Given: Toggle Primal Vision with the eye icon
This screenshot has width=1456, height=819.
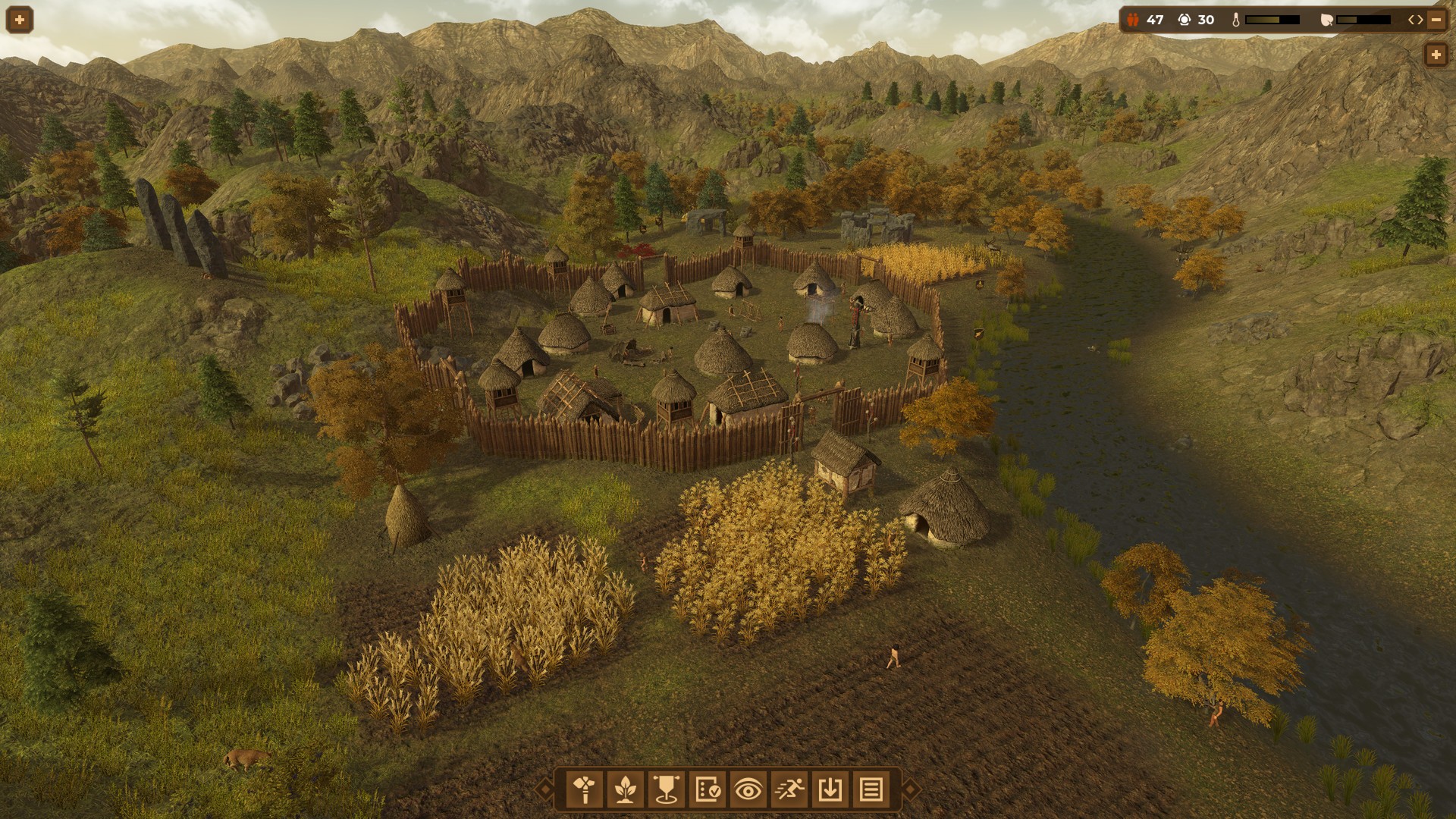Looking at the screenshot, I should tap(750, 789).
